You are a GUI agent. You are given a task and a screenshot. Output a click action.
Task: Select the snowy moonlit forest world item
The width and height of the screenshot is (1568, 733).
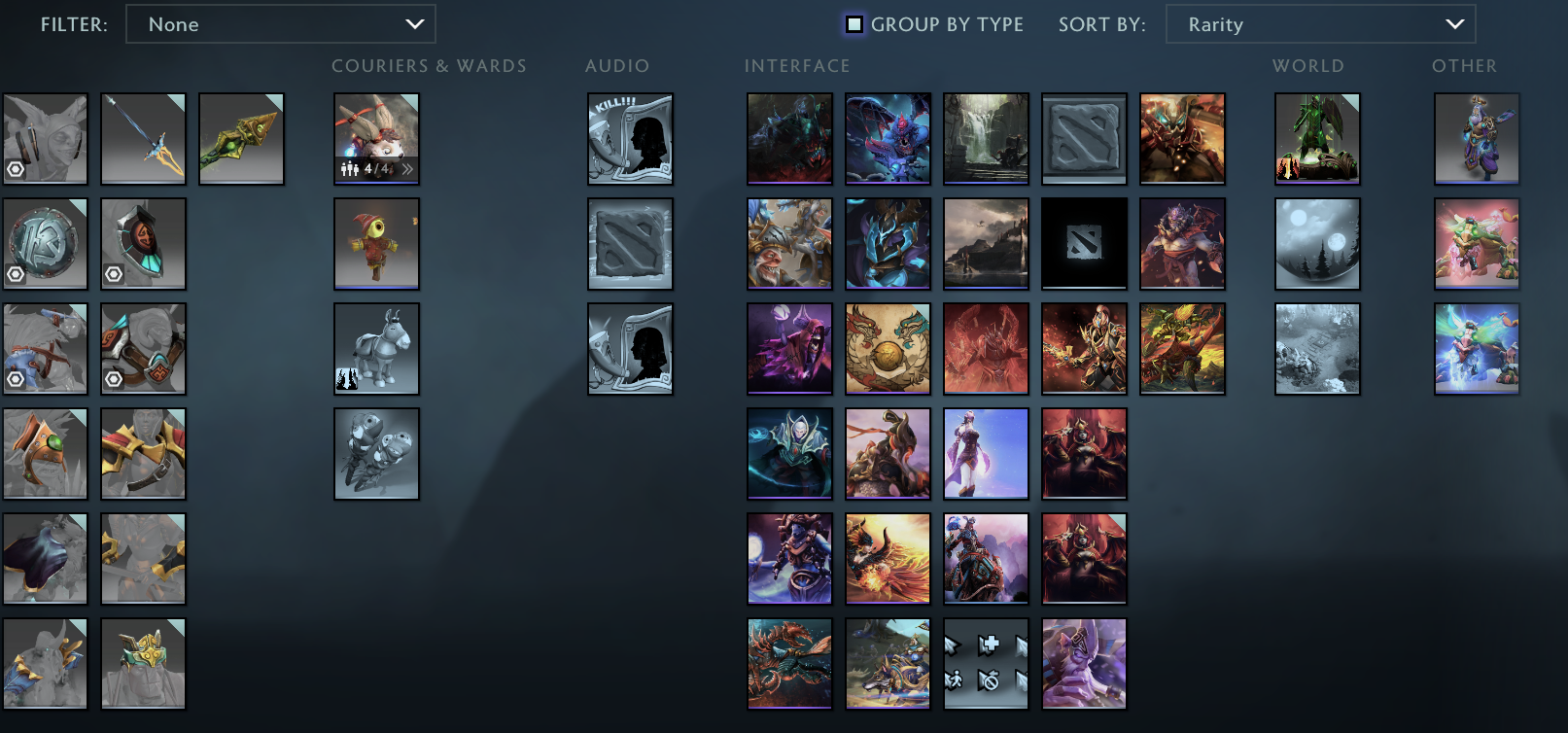coord(1317,244)
